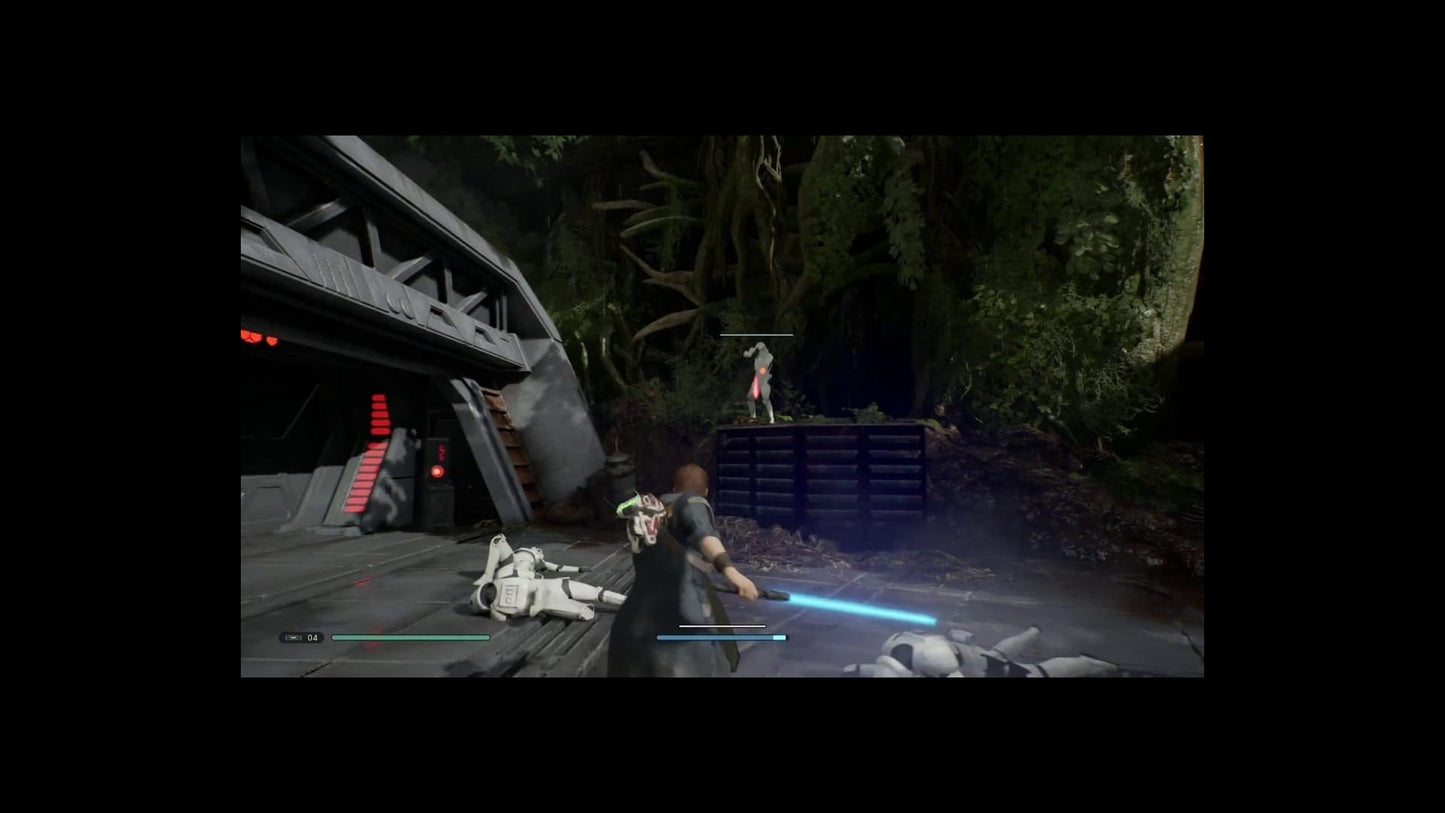Click BD-1 droid on Cal's shoulder
Image resolution: width=1445 pixels, height=813 pixels.
point(646,513)
